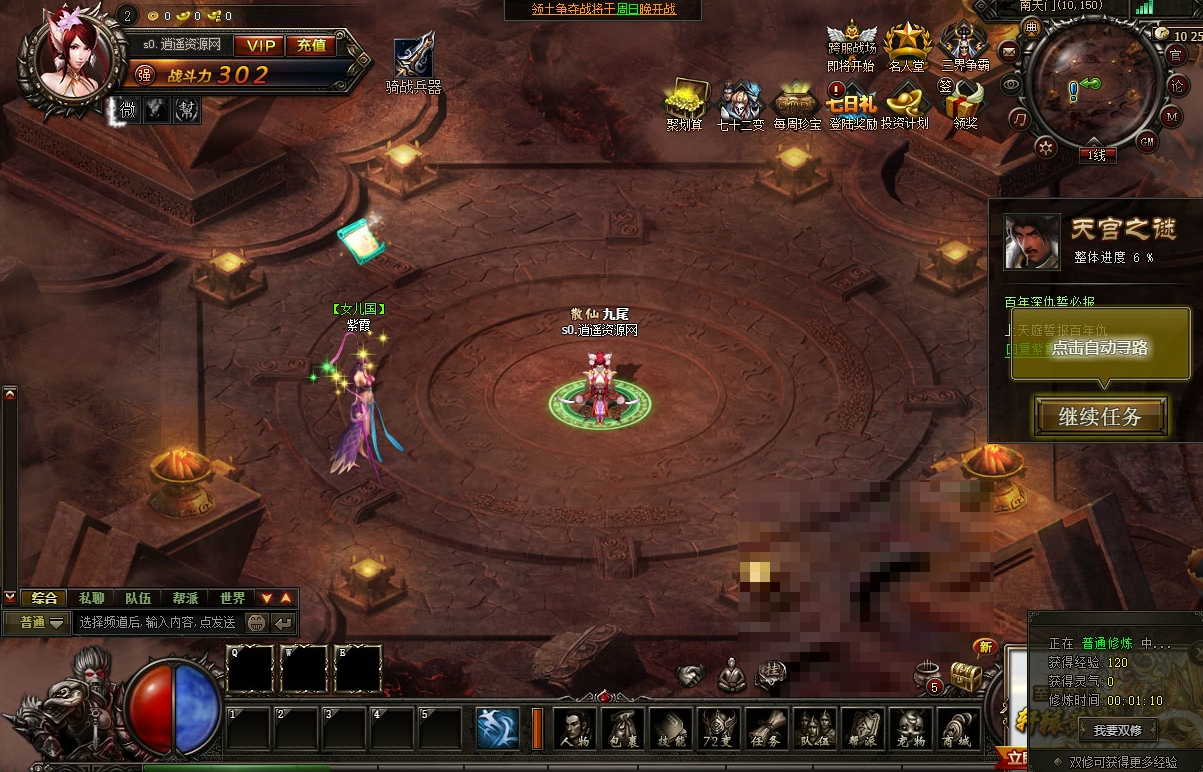Screen dimensions: 1203x772
Task: Switch to the 私聊 private chat tab
Action: point(91,598)
